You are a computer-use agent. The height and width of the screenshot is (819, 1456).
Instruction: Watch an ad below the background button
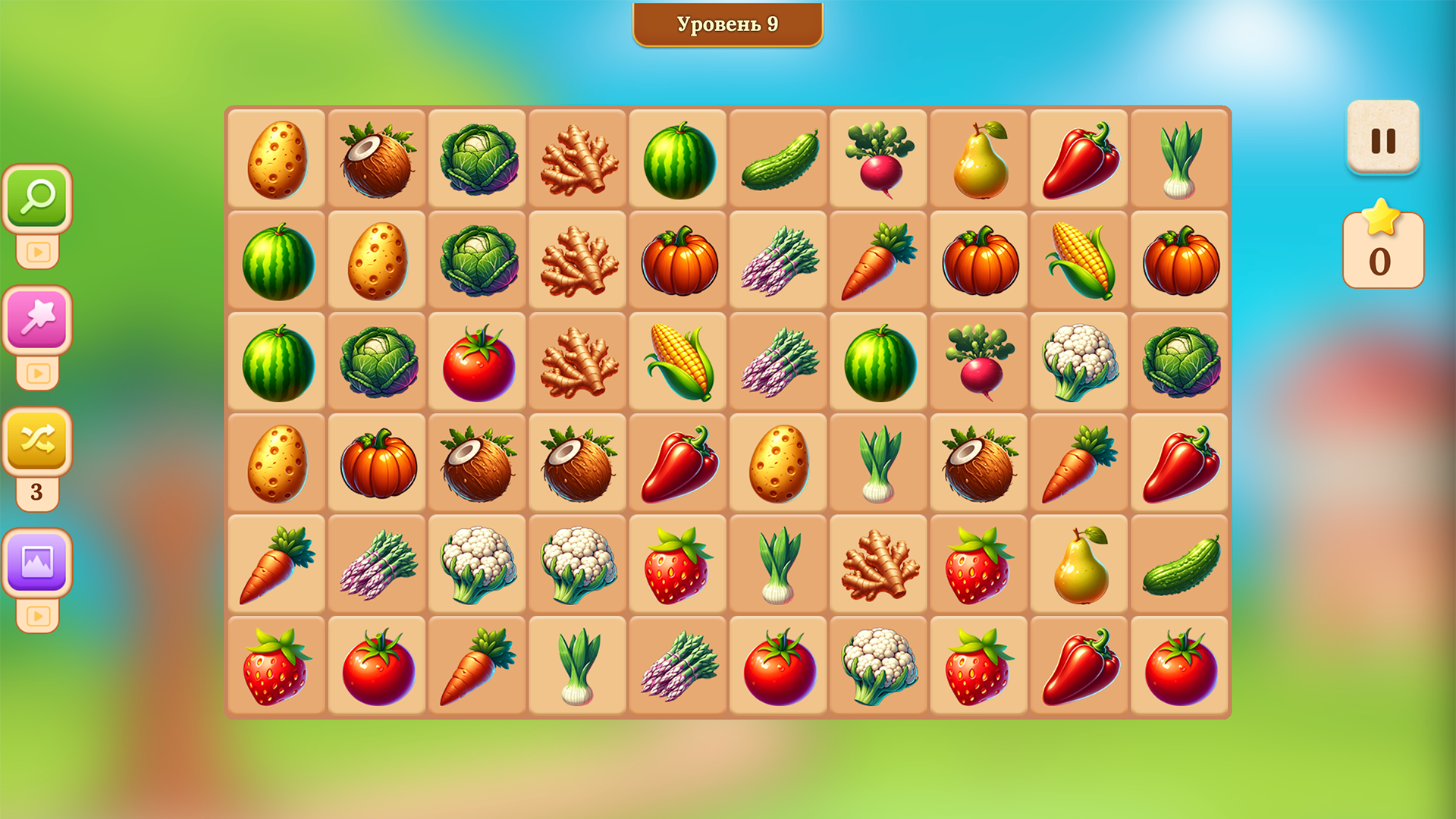39,616
